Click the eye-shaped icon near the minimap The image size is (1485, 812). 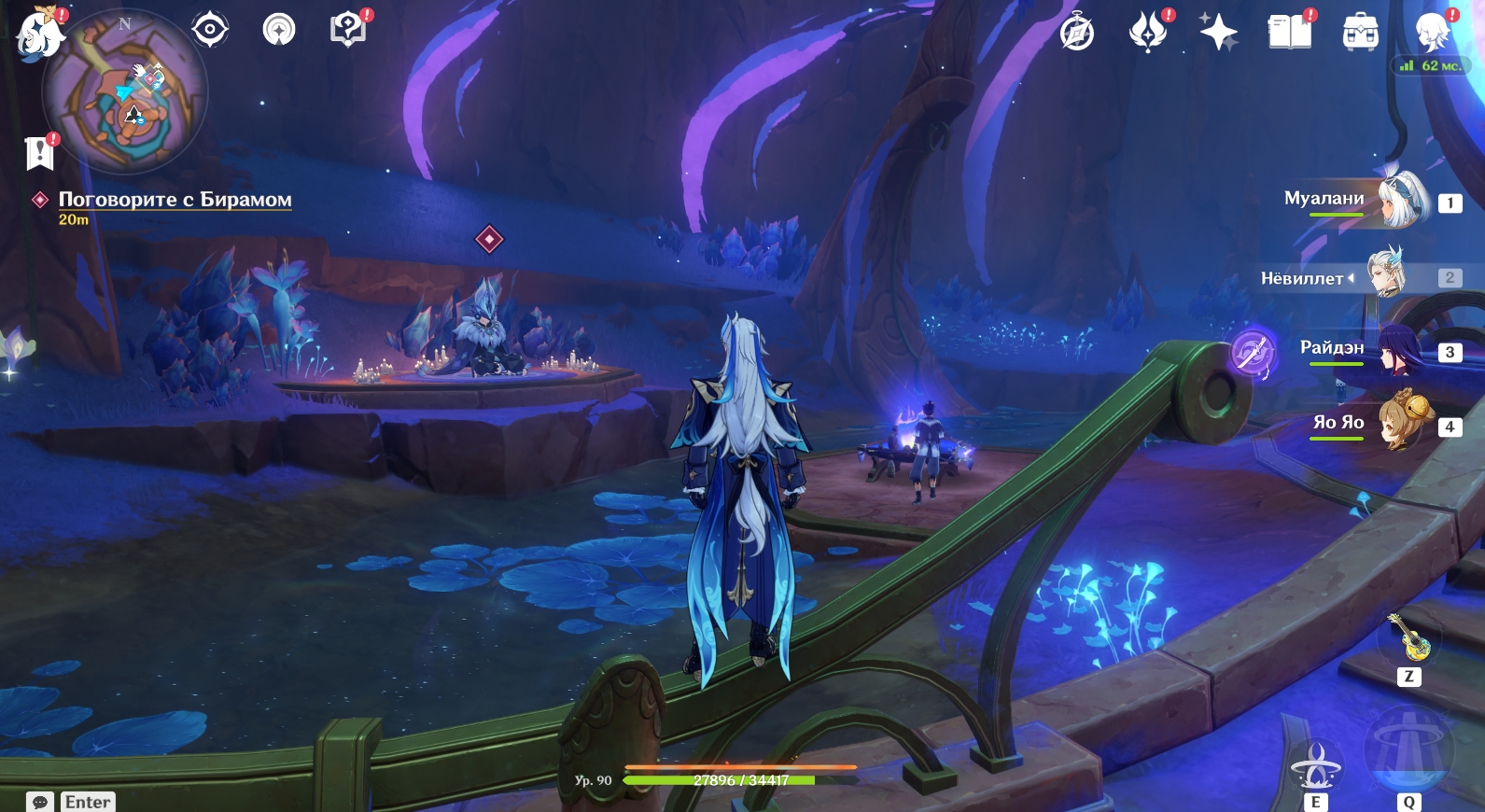[210, 30]
